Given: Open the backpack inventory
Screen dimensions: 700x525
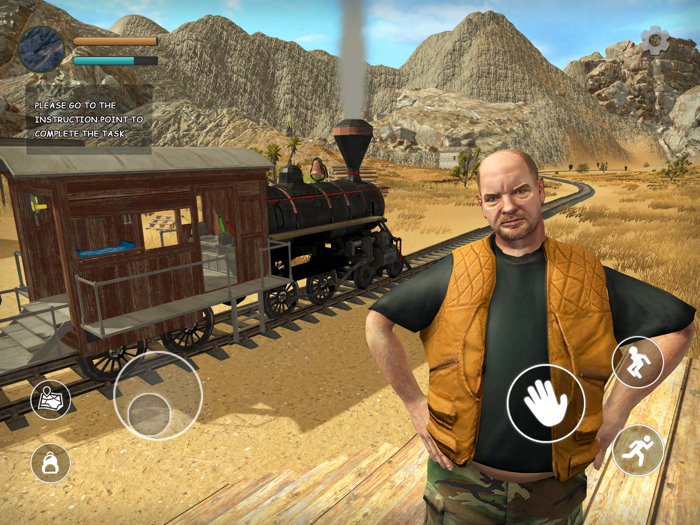Looking at the screenshot, I should [50, 462].
